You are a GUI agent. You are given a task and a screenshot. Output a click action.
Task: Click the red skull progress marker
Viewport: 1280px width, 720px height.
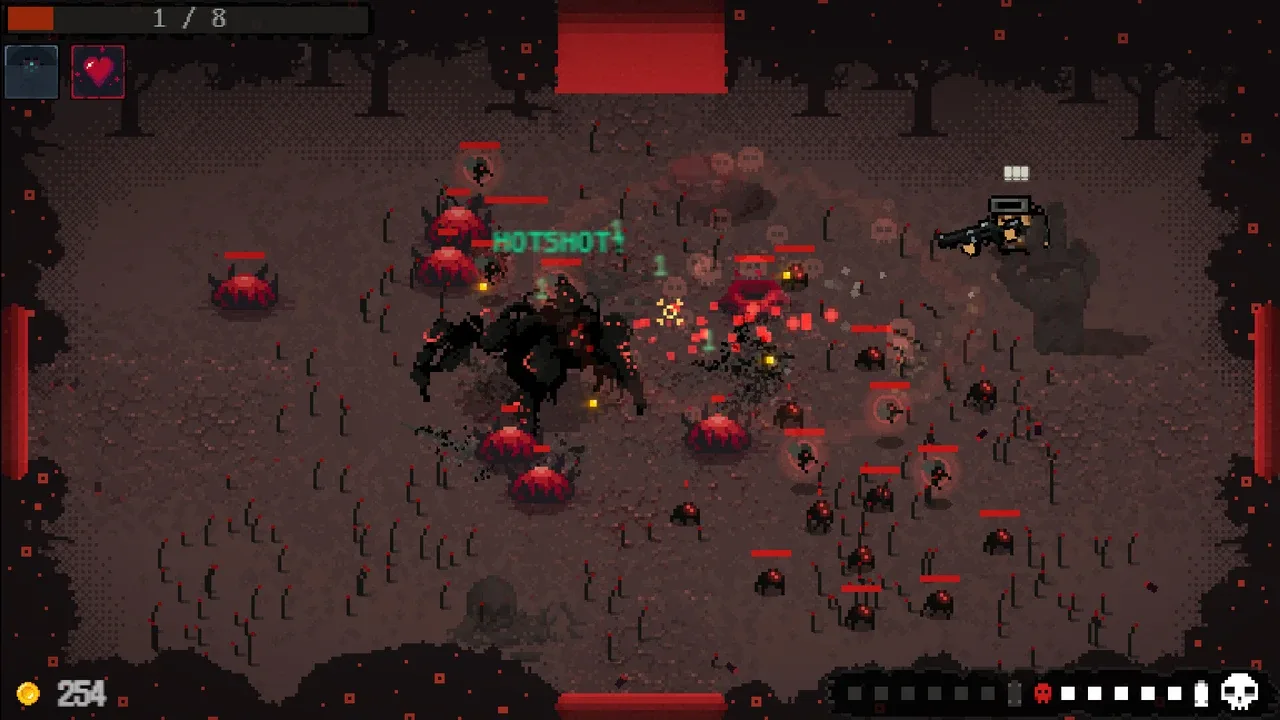coord(1042,693)
